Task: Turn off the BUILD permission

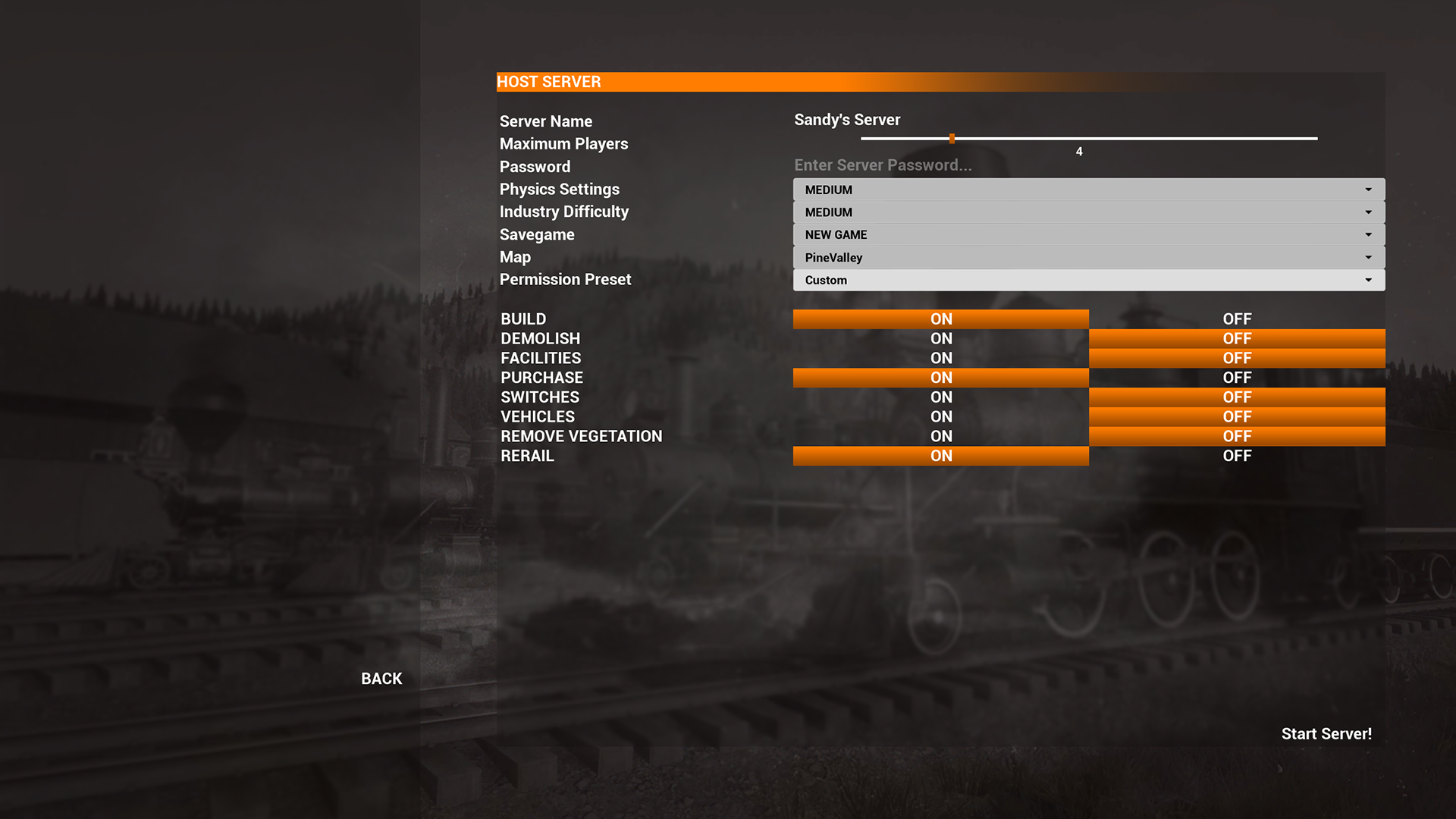Action: click(1237, 318)
